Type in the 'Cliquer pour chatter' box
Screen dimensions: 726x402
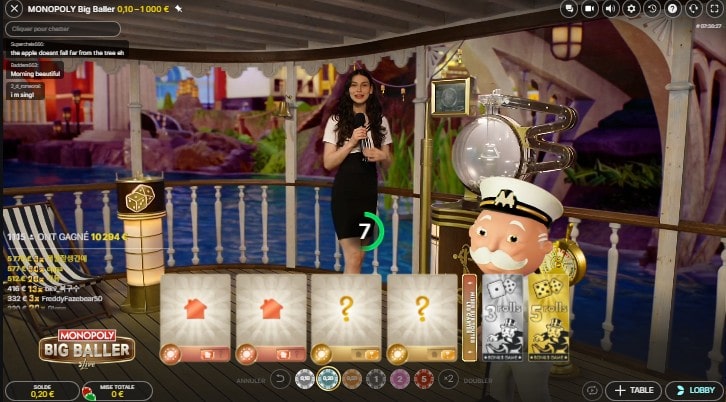[x=66, y=29]
